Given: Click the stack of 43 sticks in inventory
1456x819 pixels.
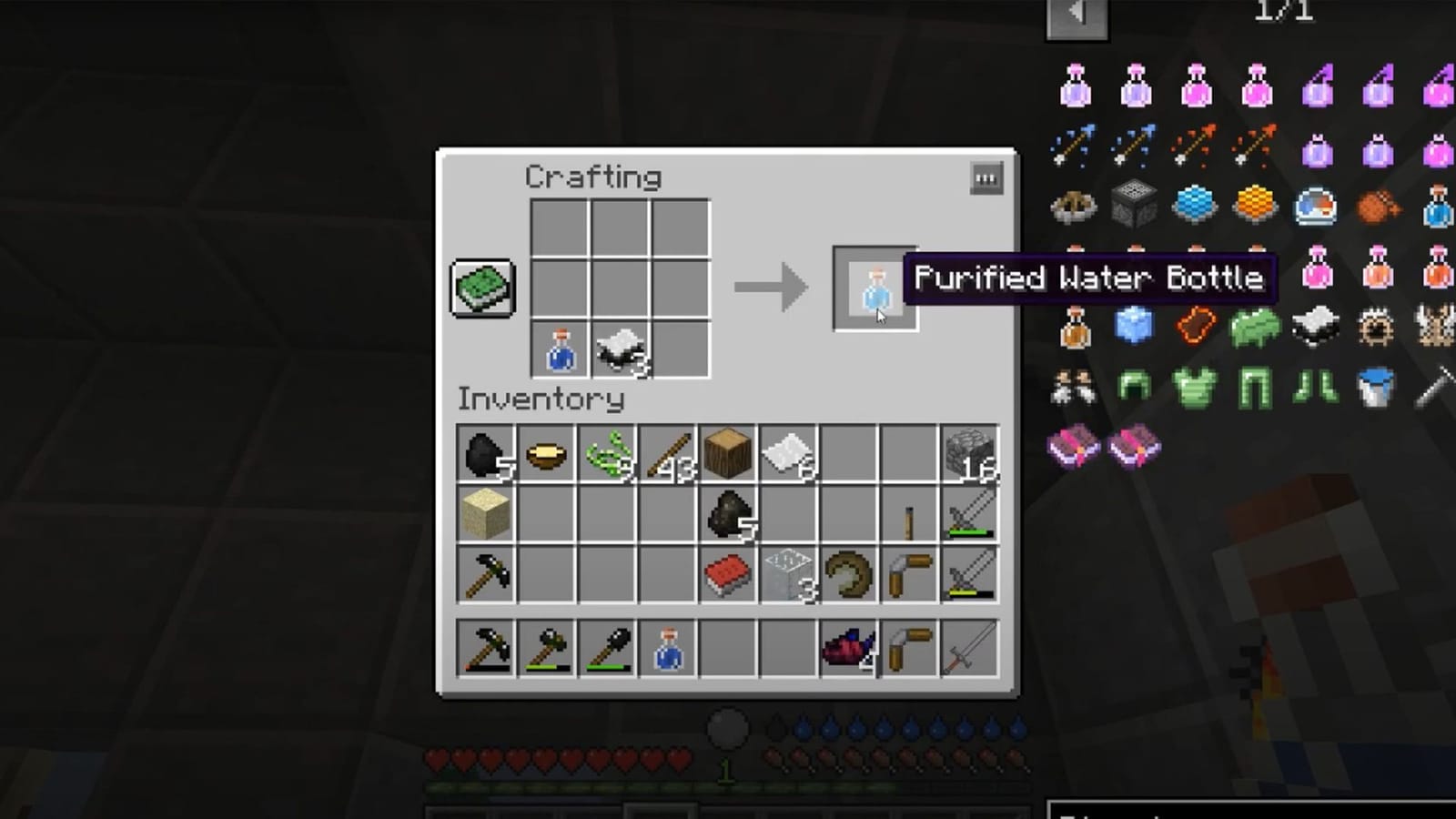Looking at the screenshot, I should click(x=666, y=452).
